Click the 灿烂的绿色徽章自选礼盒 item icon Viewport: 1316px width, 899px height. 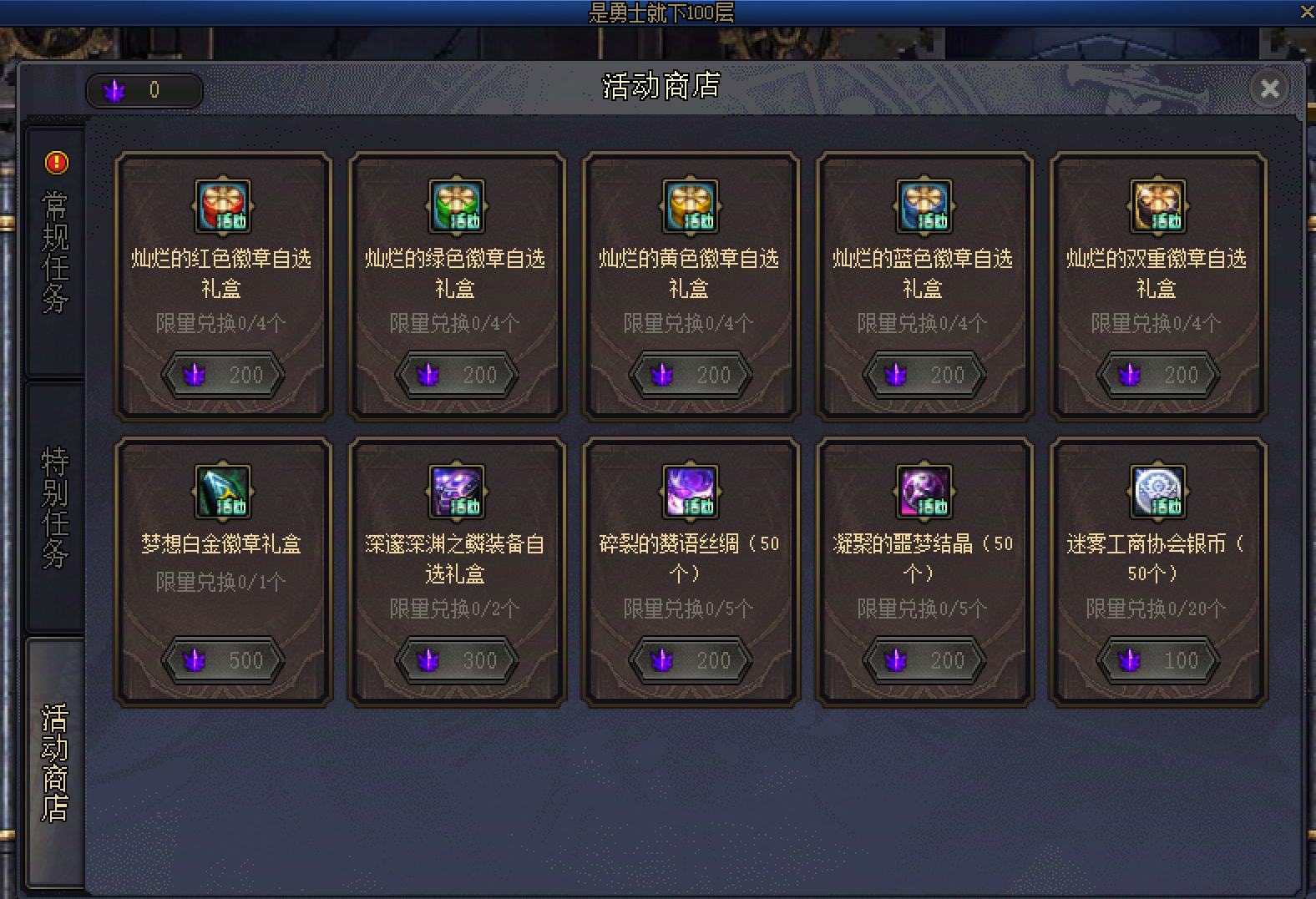pos(456,206)
